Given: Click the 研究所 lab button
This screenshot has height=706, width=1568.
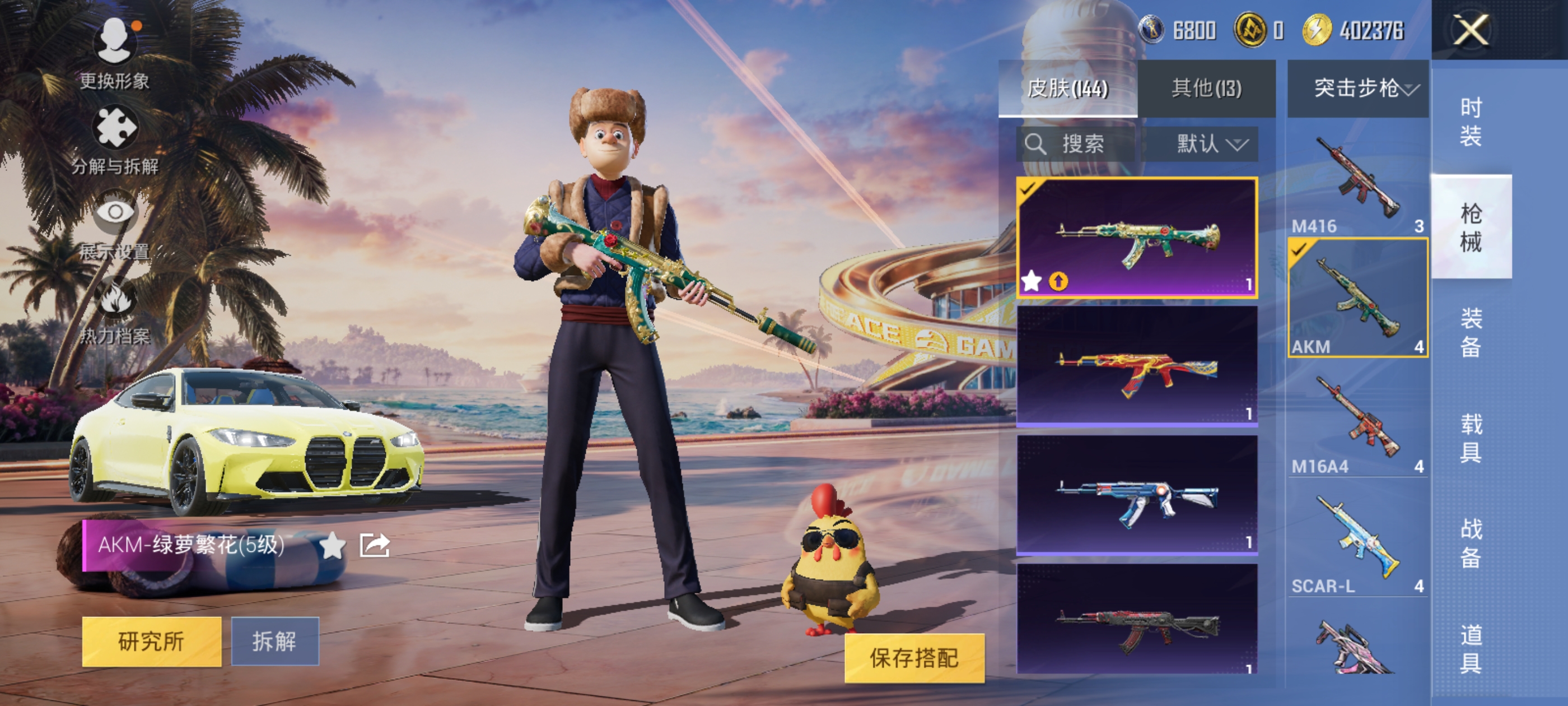Looking at the screenshot, I should [152, 641].
